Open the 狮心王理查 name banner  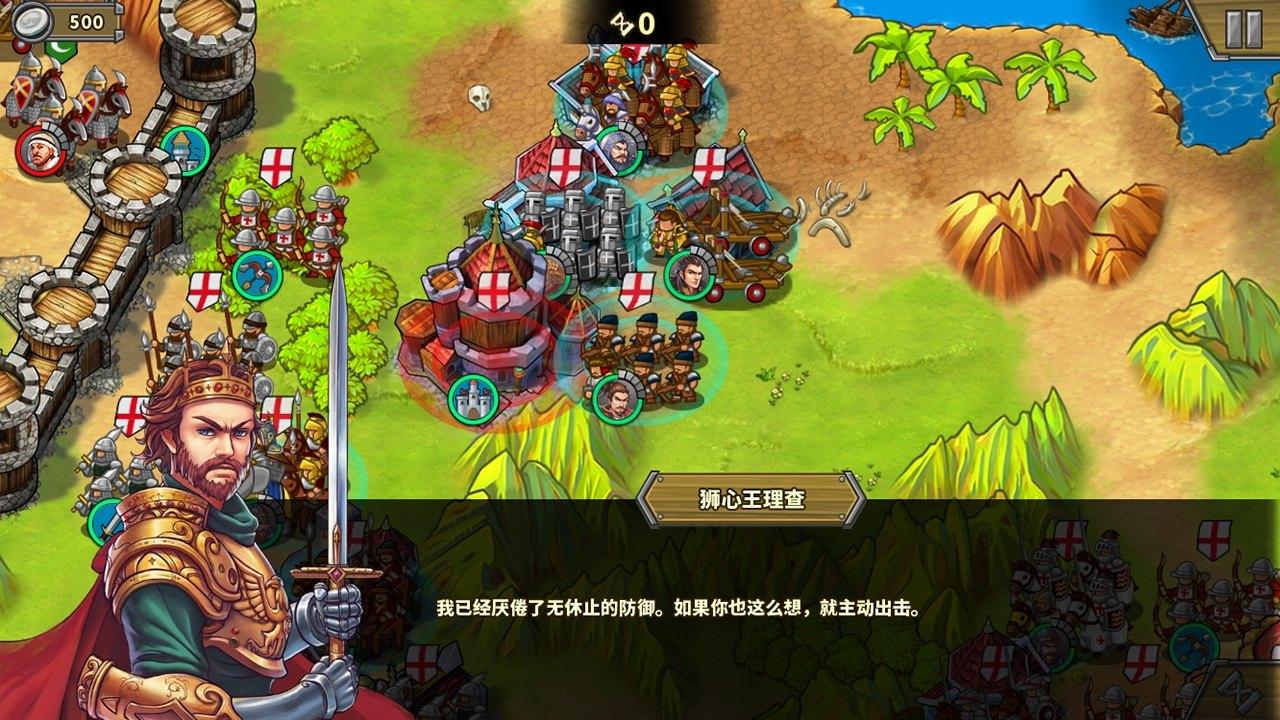(x=753, y=497)
